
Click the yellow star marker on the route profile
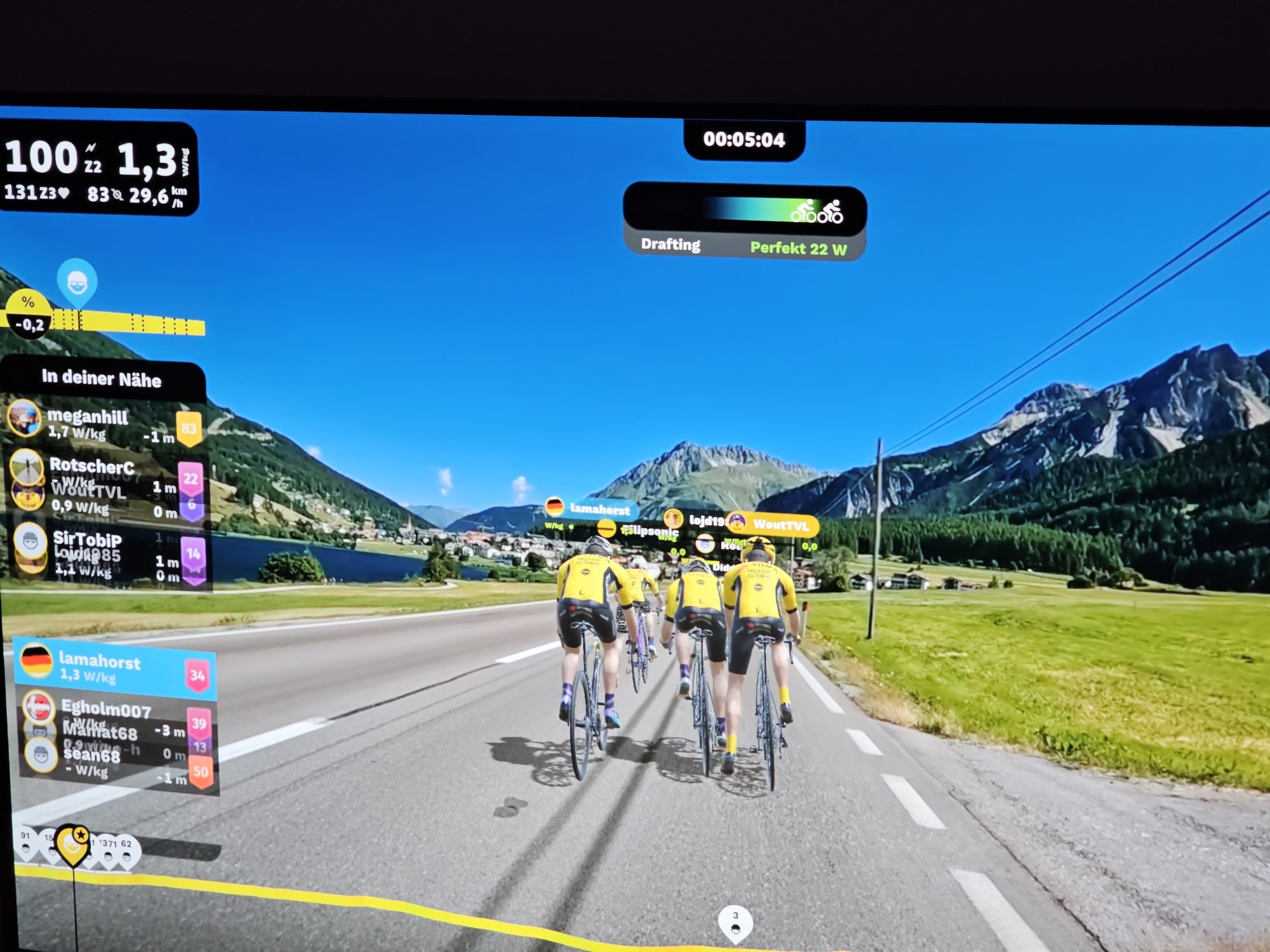(73, 844)
